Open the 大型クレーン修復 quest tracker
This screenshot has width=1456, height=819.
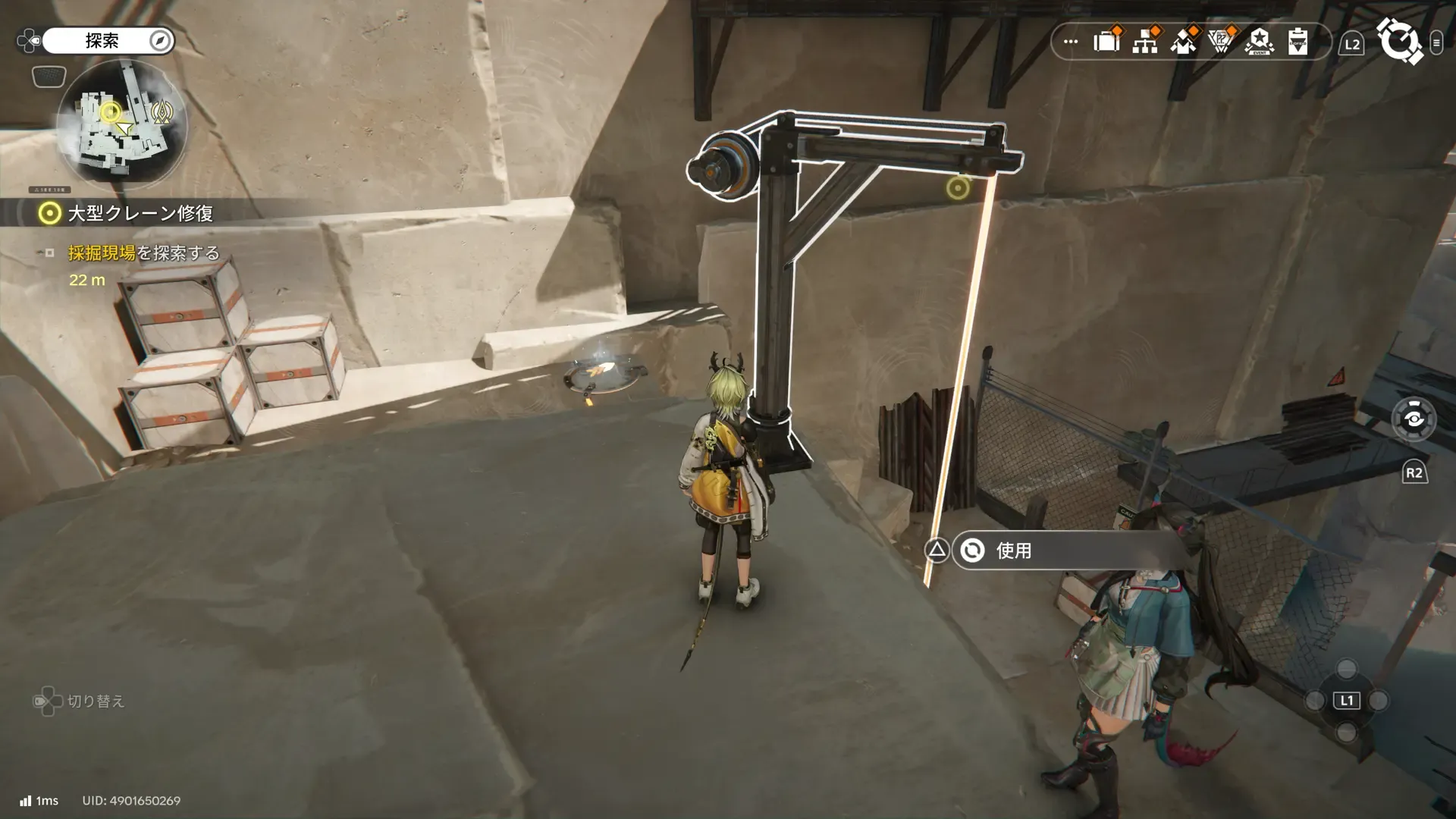(140, 214)
